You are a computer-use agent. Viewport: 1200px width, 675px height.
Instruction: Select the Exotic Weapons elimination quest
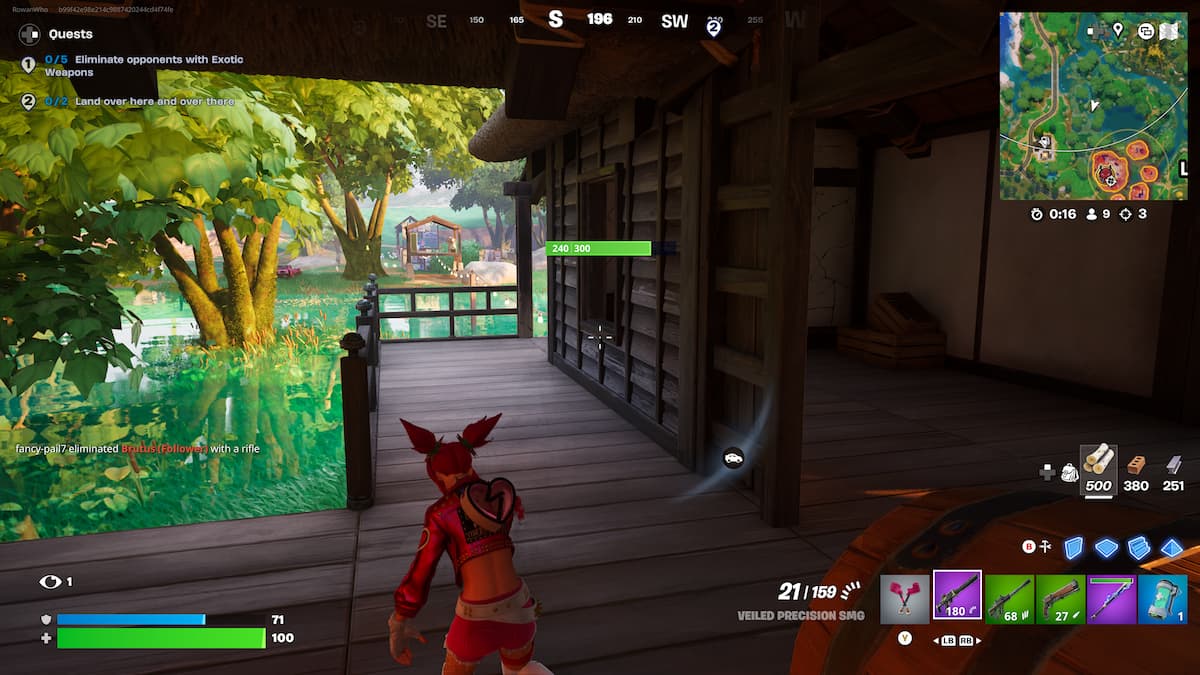point(140,66)
